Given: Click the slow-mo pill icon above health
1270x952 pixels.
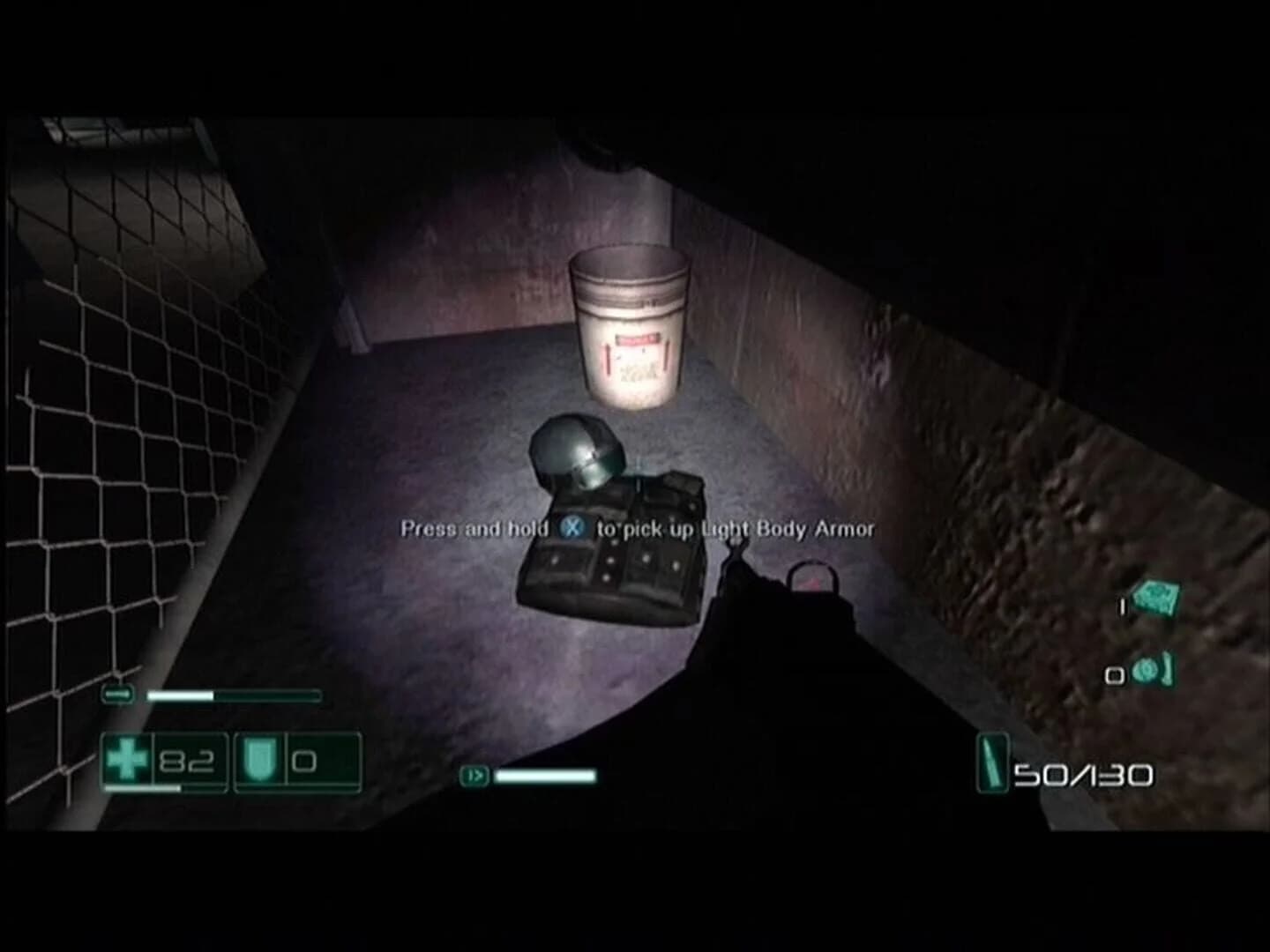Looking at the screenshot, I should 117,696.
